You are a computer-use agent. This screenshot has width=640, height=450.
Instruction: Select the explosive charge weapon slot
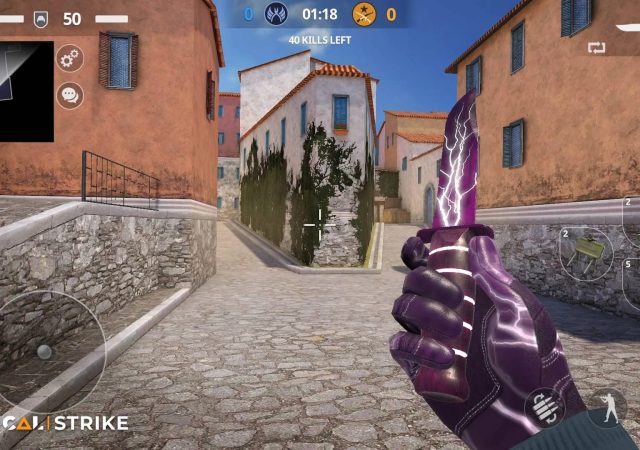tap(587, 254)
